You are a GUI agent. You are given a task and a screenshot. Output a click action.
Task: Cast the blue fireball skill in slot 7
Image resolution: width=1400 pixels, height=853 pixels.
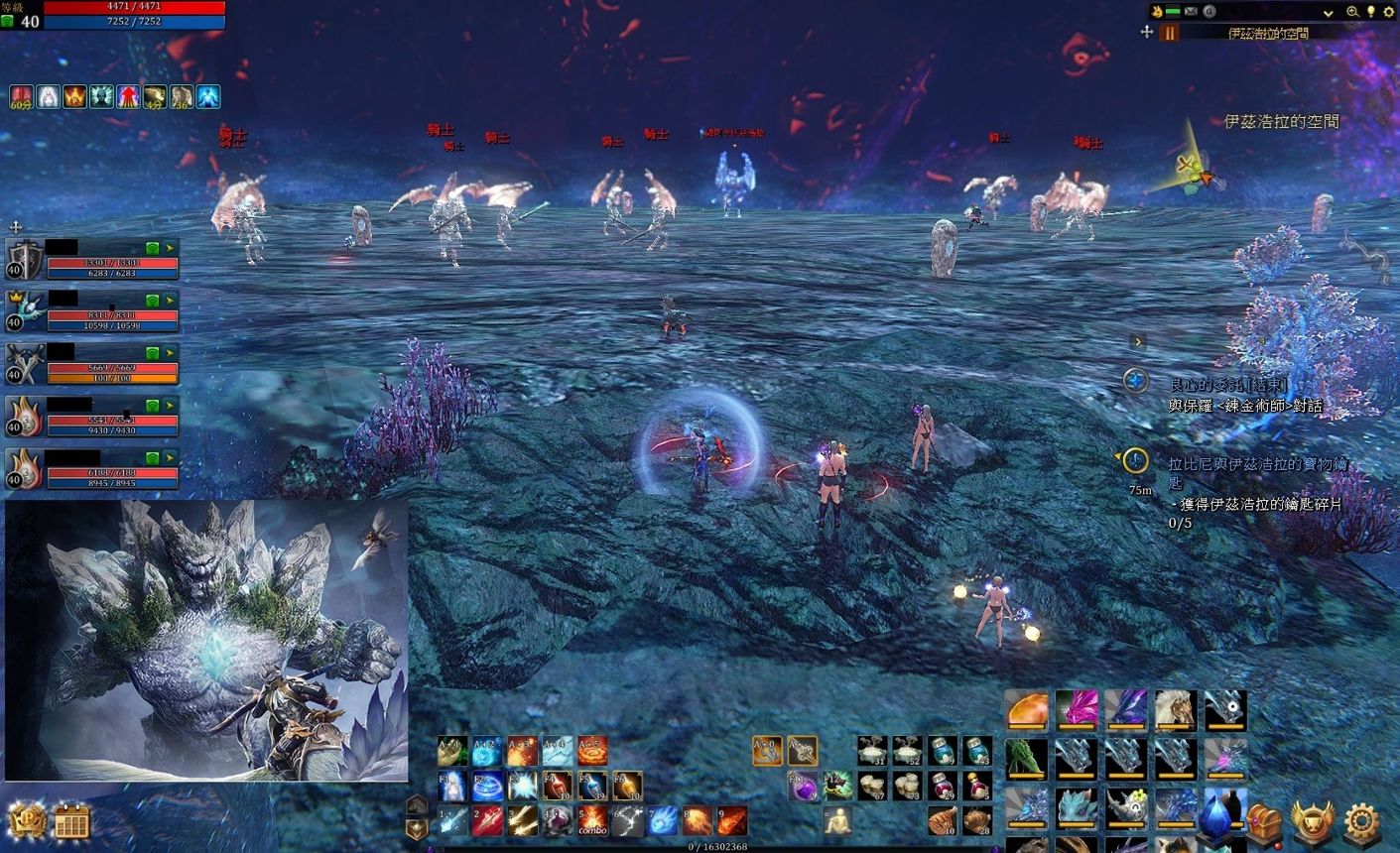[x=663, y=820]
